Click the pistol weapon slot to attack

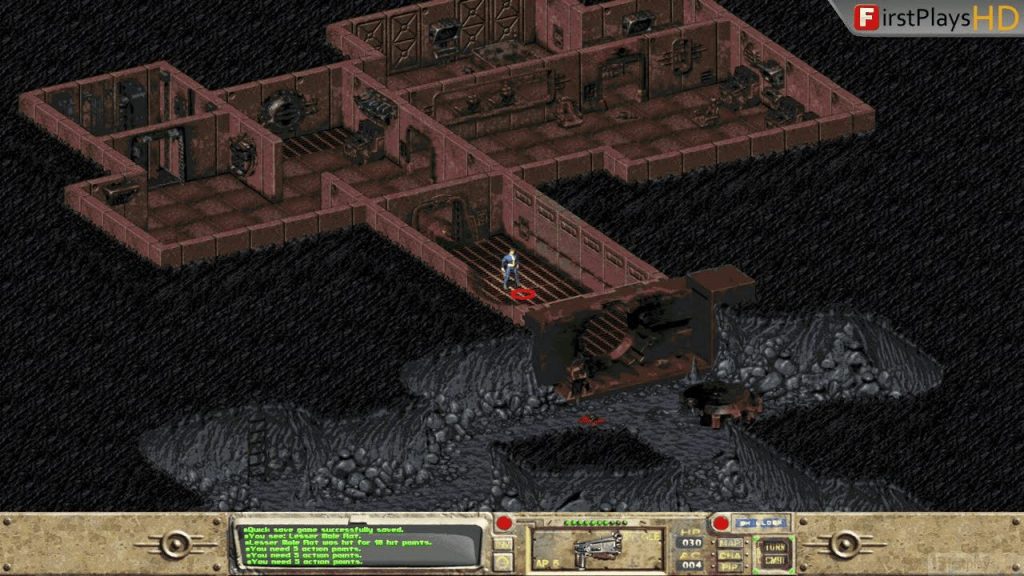(598, 549)
